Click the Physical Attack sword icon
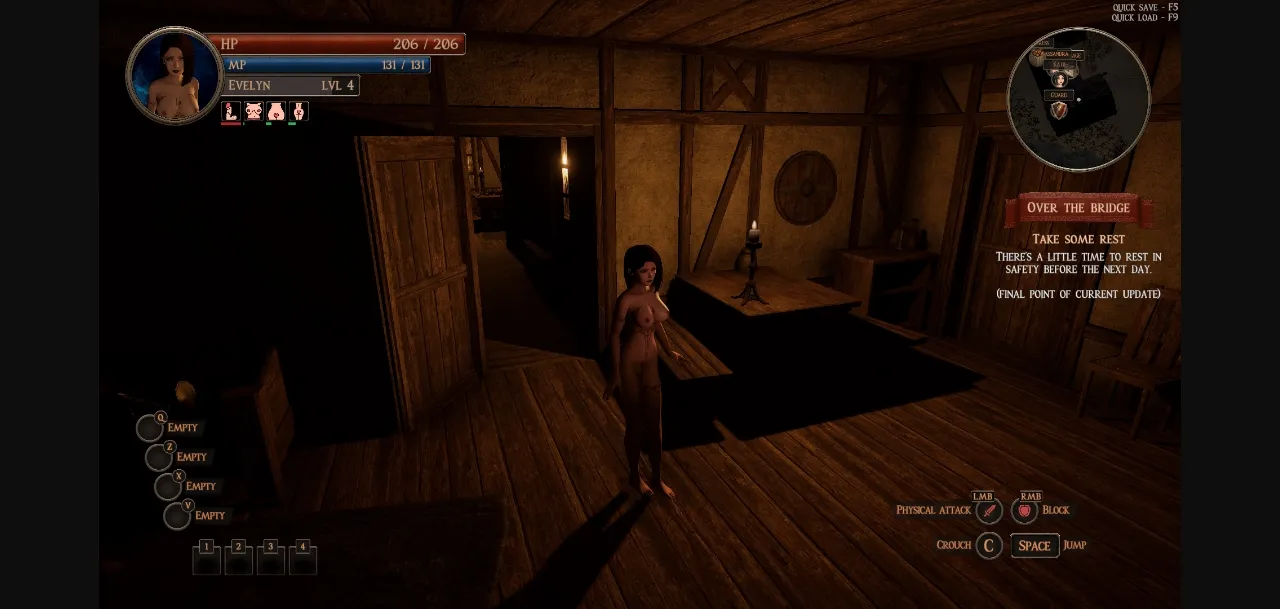 988,511
